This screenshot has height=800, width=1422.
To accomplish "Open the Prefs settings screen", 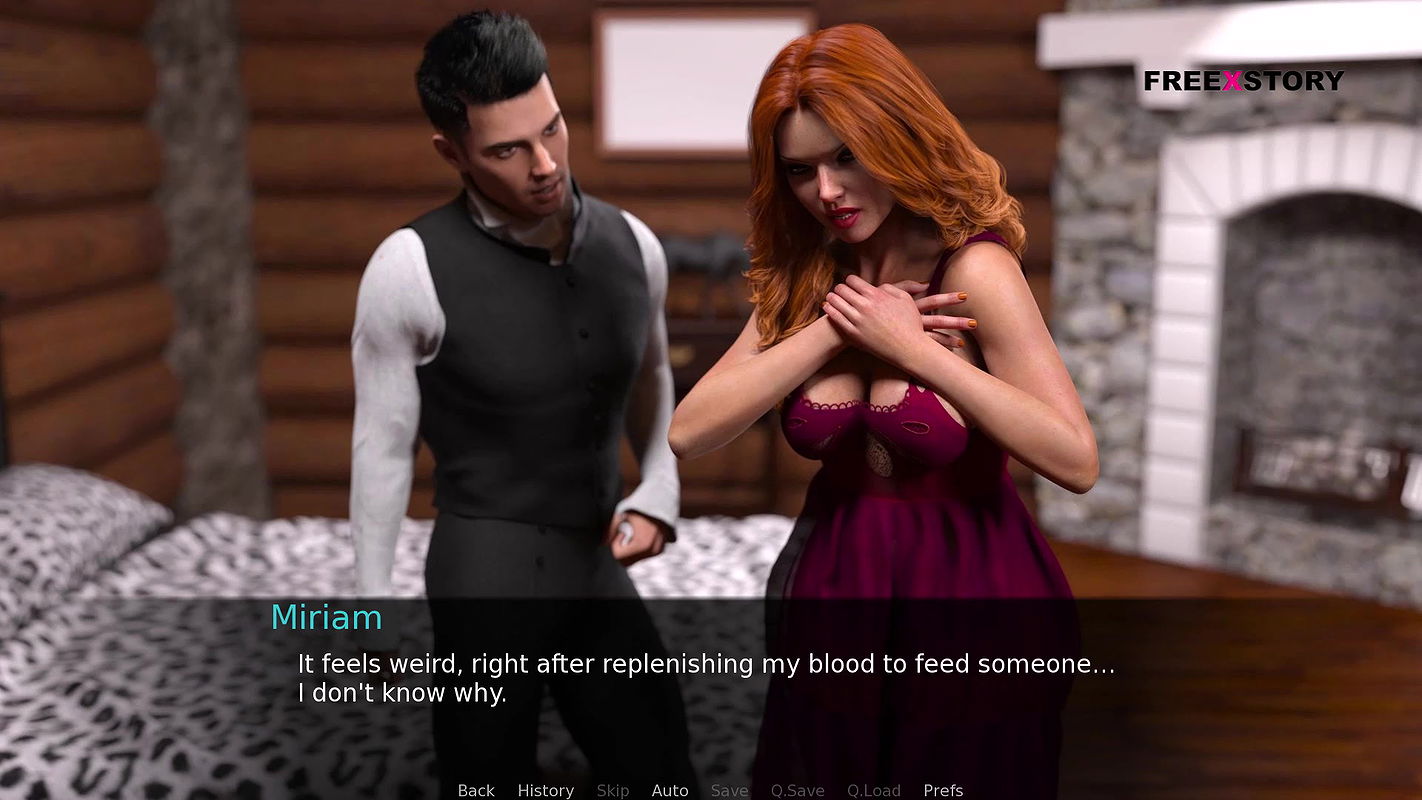I will [942, 790].
